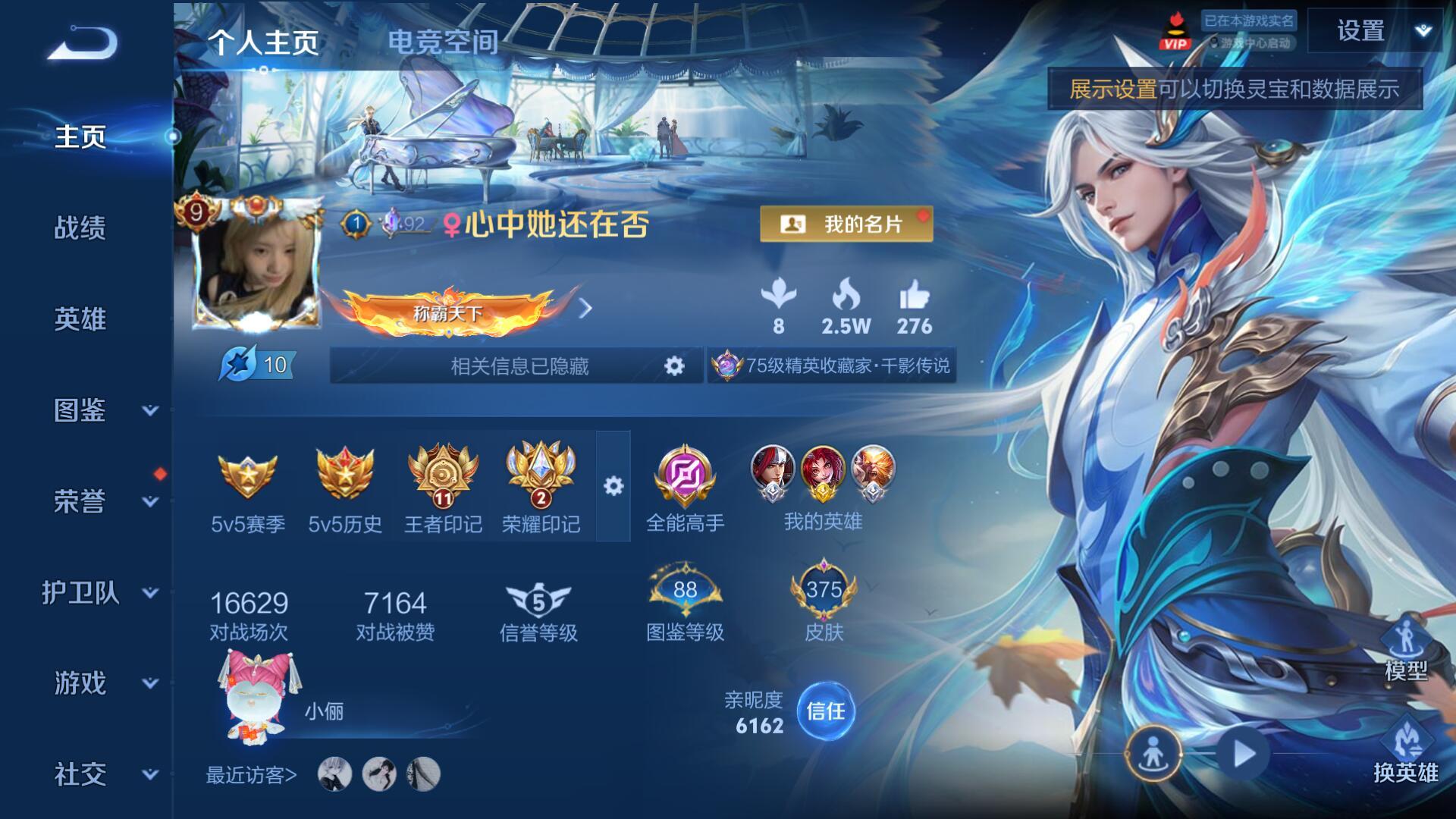
Task: Click the 换英雄 button
Action: [1405, 752]
